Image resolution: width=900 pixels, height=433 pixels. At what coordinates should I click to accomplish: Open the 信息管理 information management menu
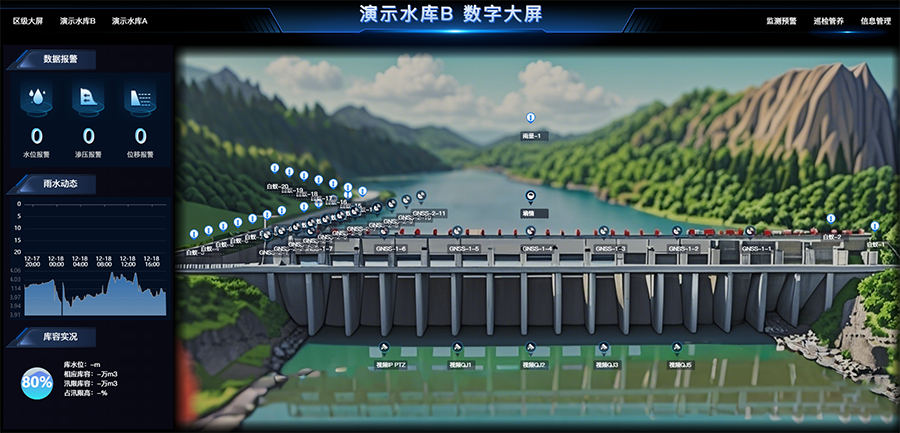pyautogui.click(x=875, y=20)
